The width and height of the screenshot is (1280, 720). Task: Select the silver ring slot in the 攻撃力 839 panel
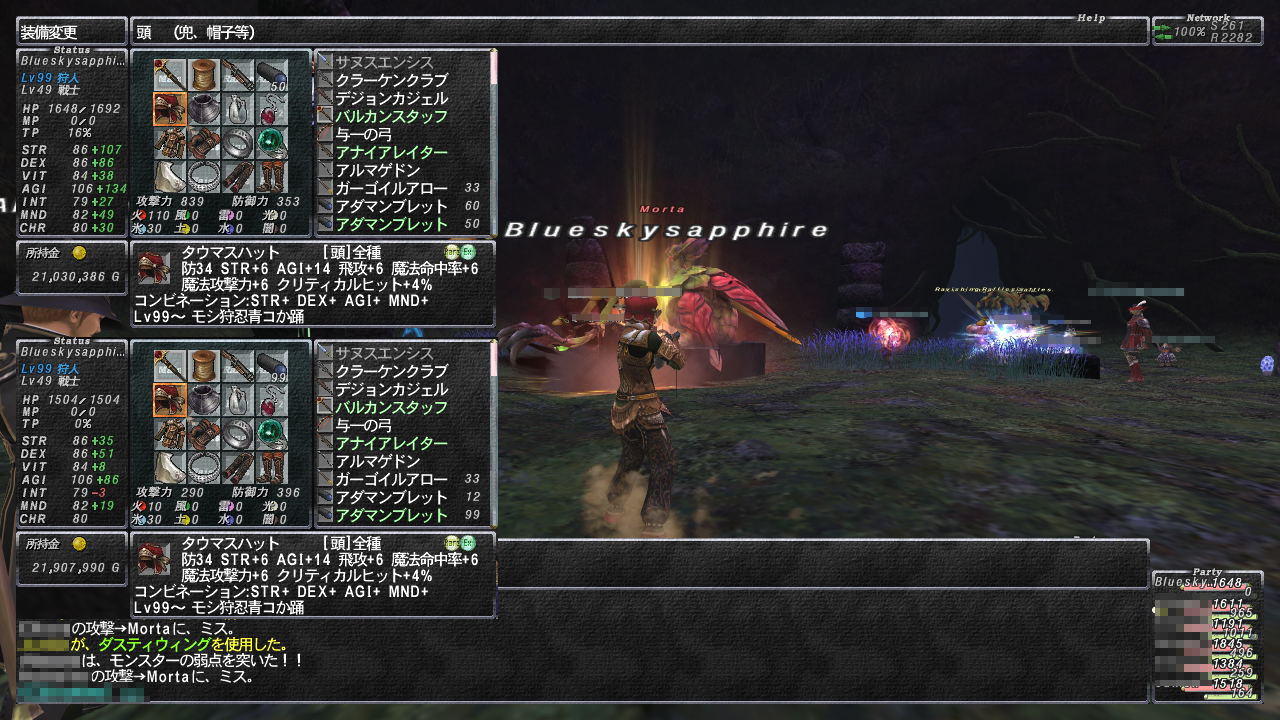pyautogui.click(x=237, y=141)
